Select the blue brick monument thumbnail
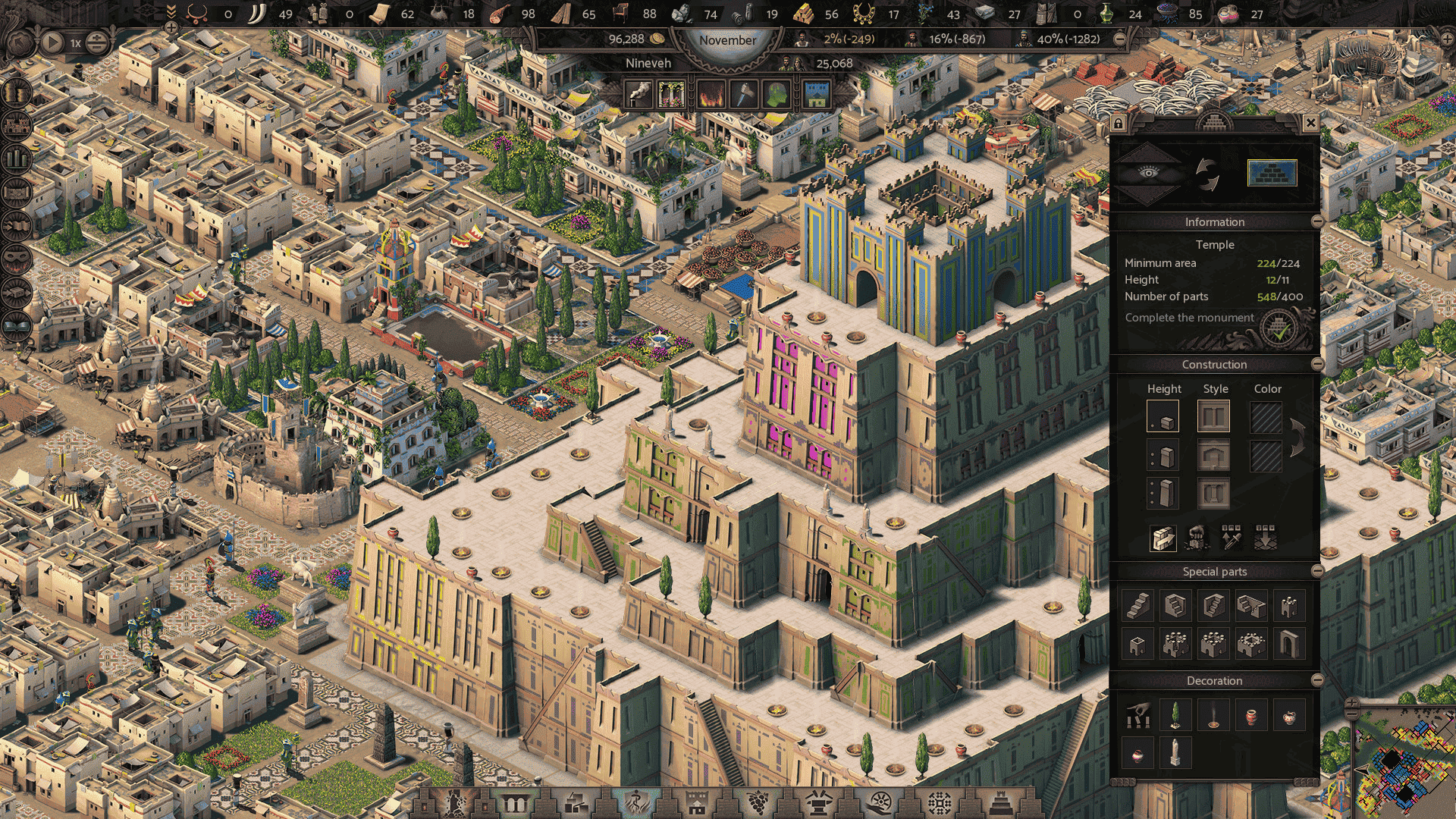Screen dimensions: 1456x819 point(1272,173)
